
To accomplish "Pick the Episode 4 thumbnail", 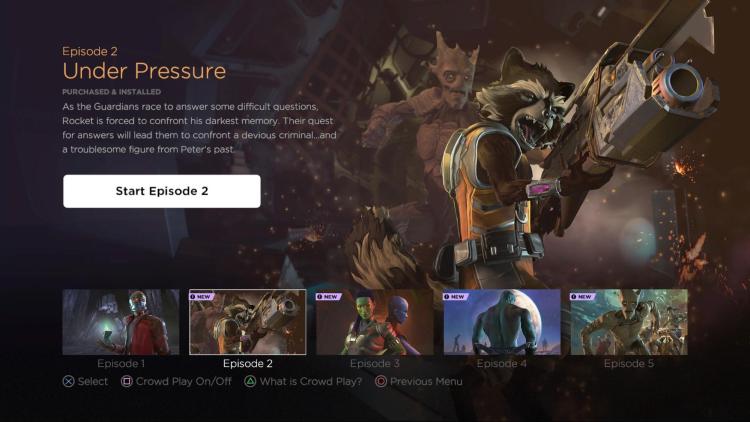I will [502, 322].
